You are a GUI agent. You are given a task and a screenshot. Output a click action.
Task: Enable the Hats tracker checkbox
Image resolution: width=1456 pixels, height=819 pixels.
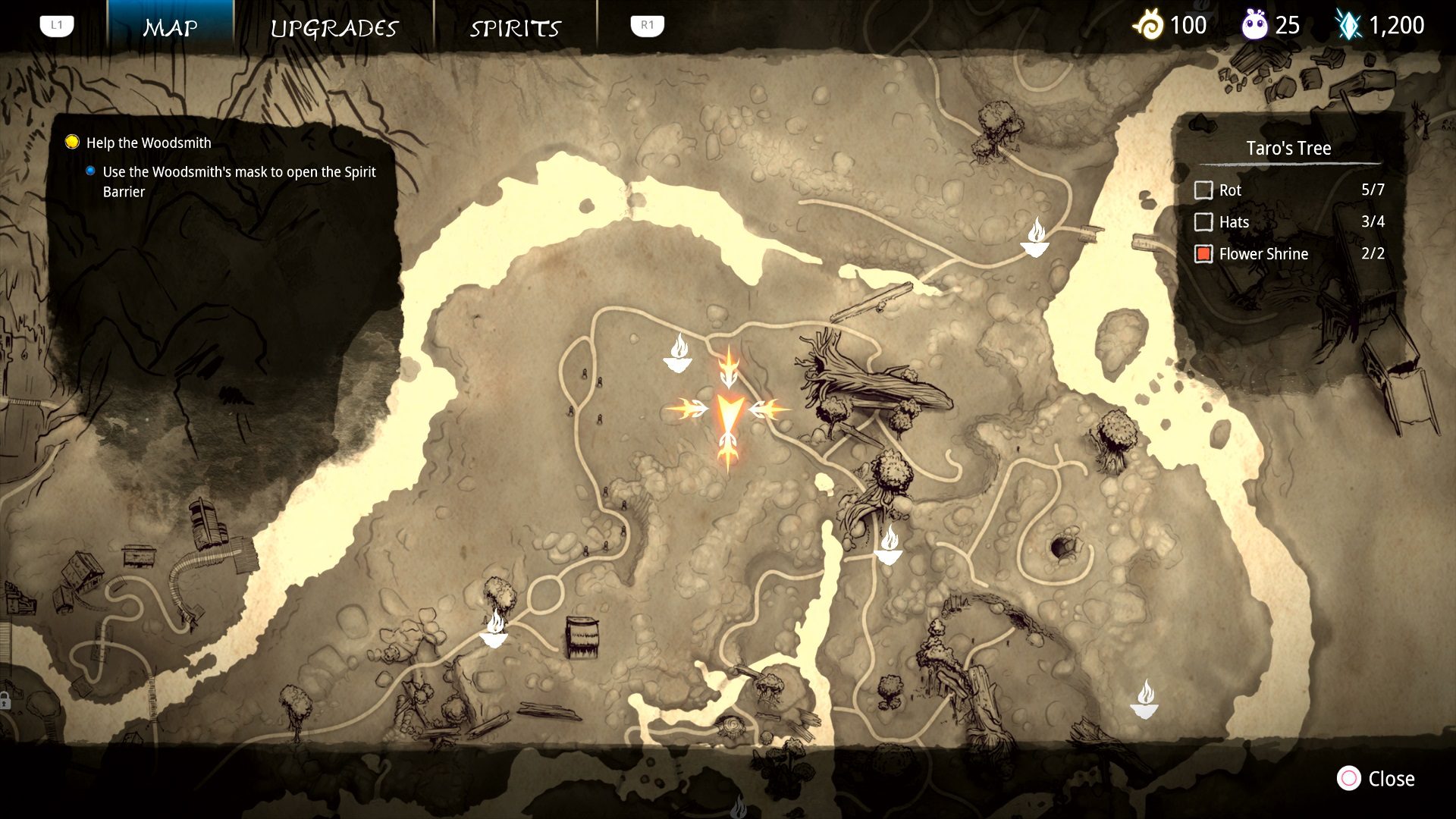(1204, 222)
